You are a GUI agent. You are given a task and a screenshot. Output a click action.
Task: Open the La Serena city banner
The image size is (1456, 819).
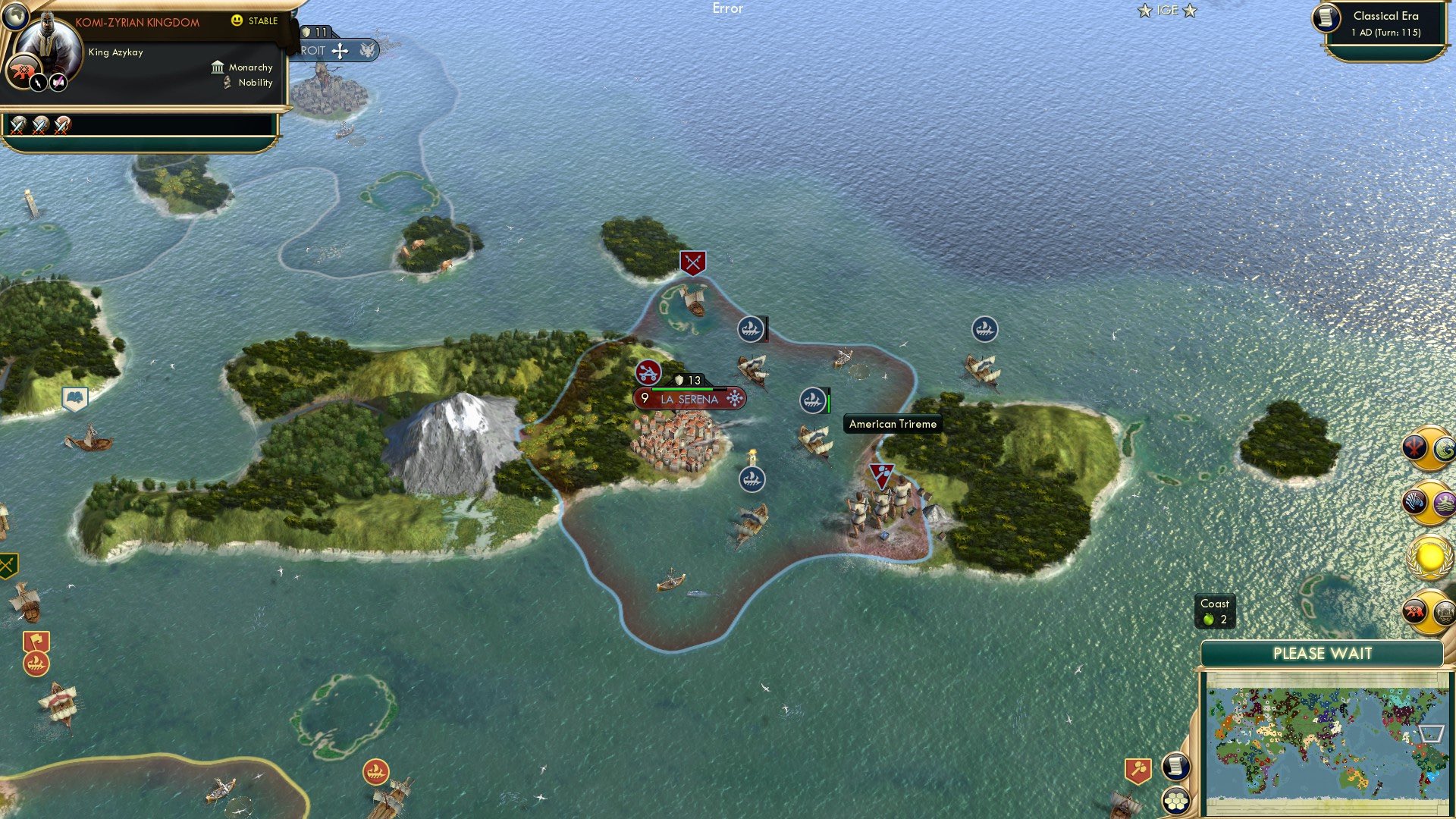pyautogui.click(x=689, y=397)
